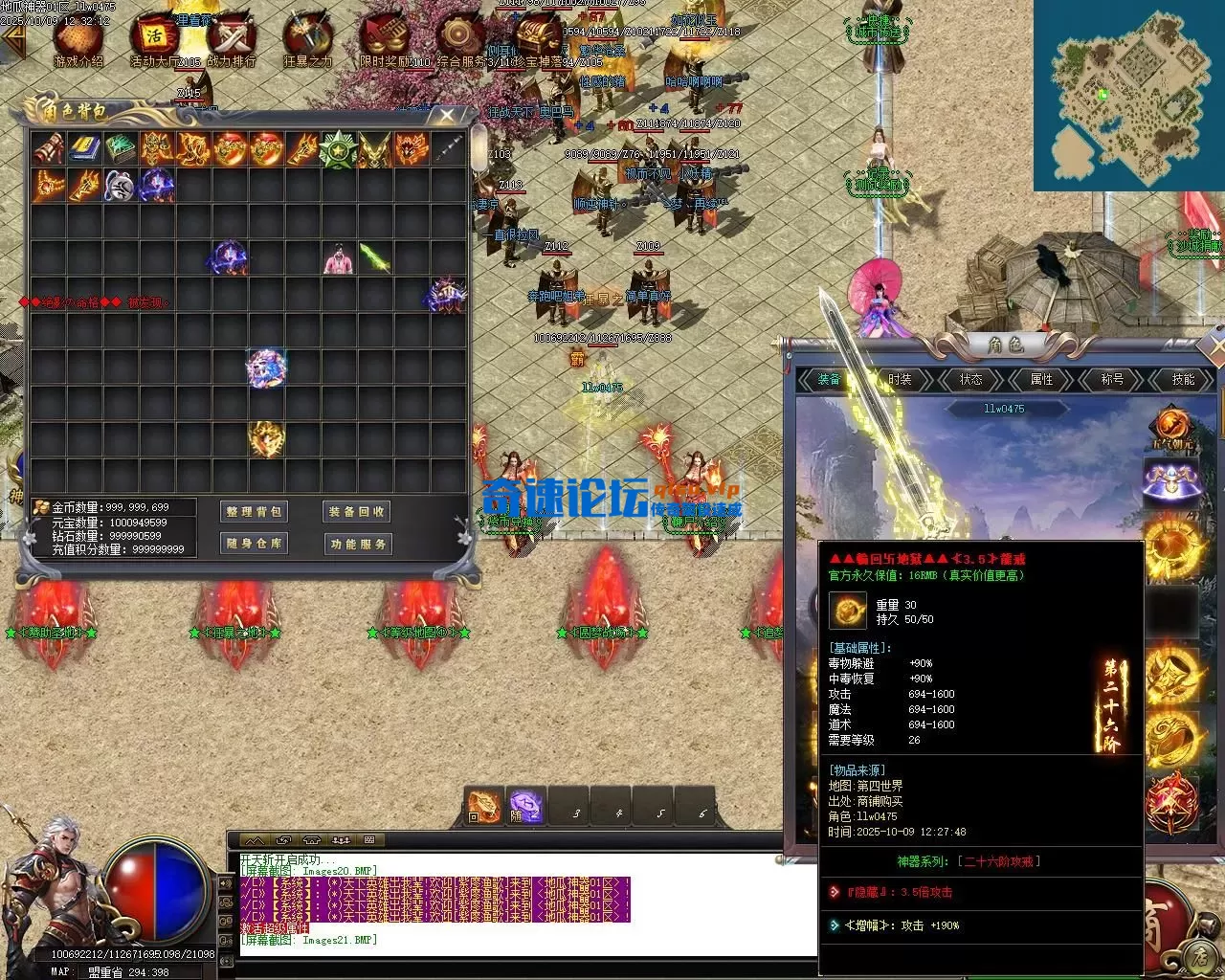Show the 战力排行 power ranking
The height and width of the screenshot is (980, 1225).
click(231, 38)
